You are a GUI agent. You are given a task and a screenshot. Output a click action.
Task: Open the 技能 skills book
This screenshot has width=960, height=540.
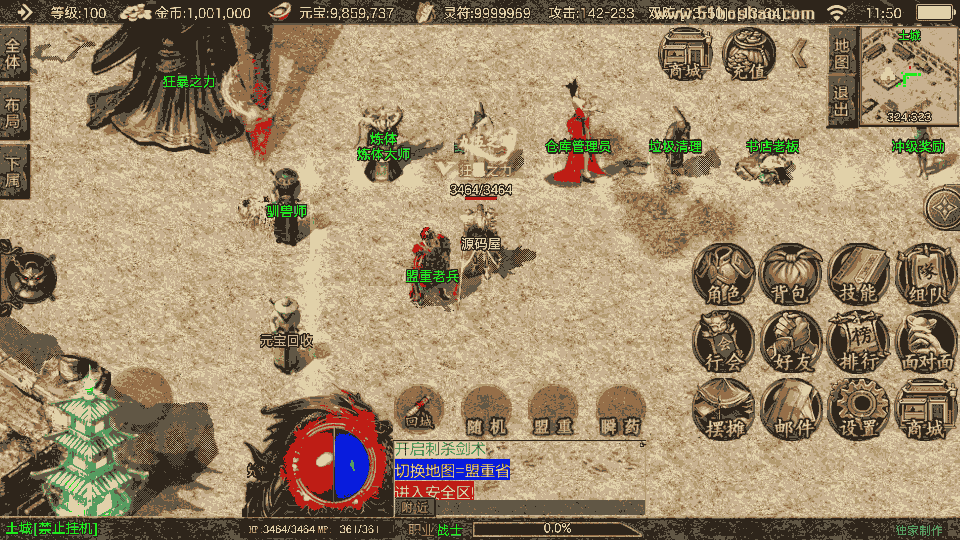(x=858, y=274)
